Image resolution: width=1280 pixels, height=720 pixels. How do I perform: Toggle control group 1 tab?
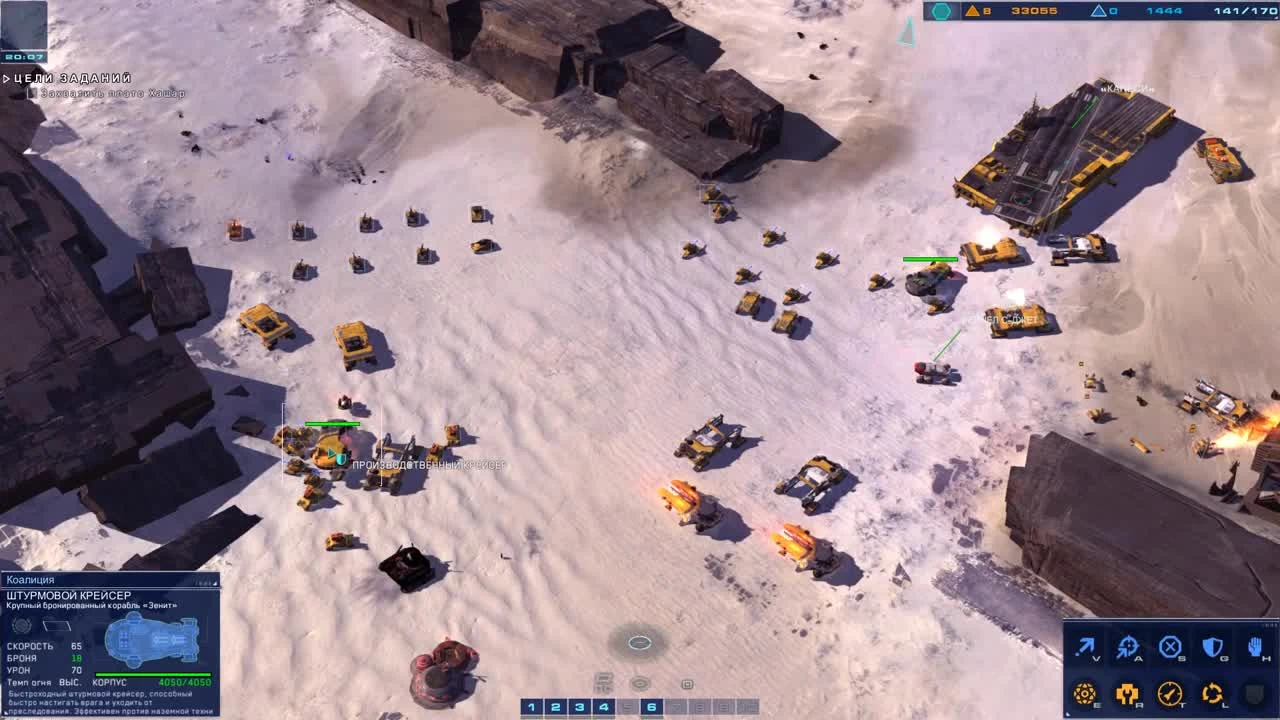tap(531, 705)
